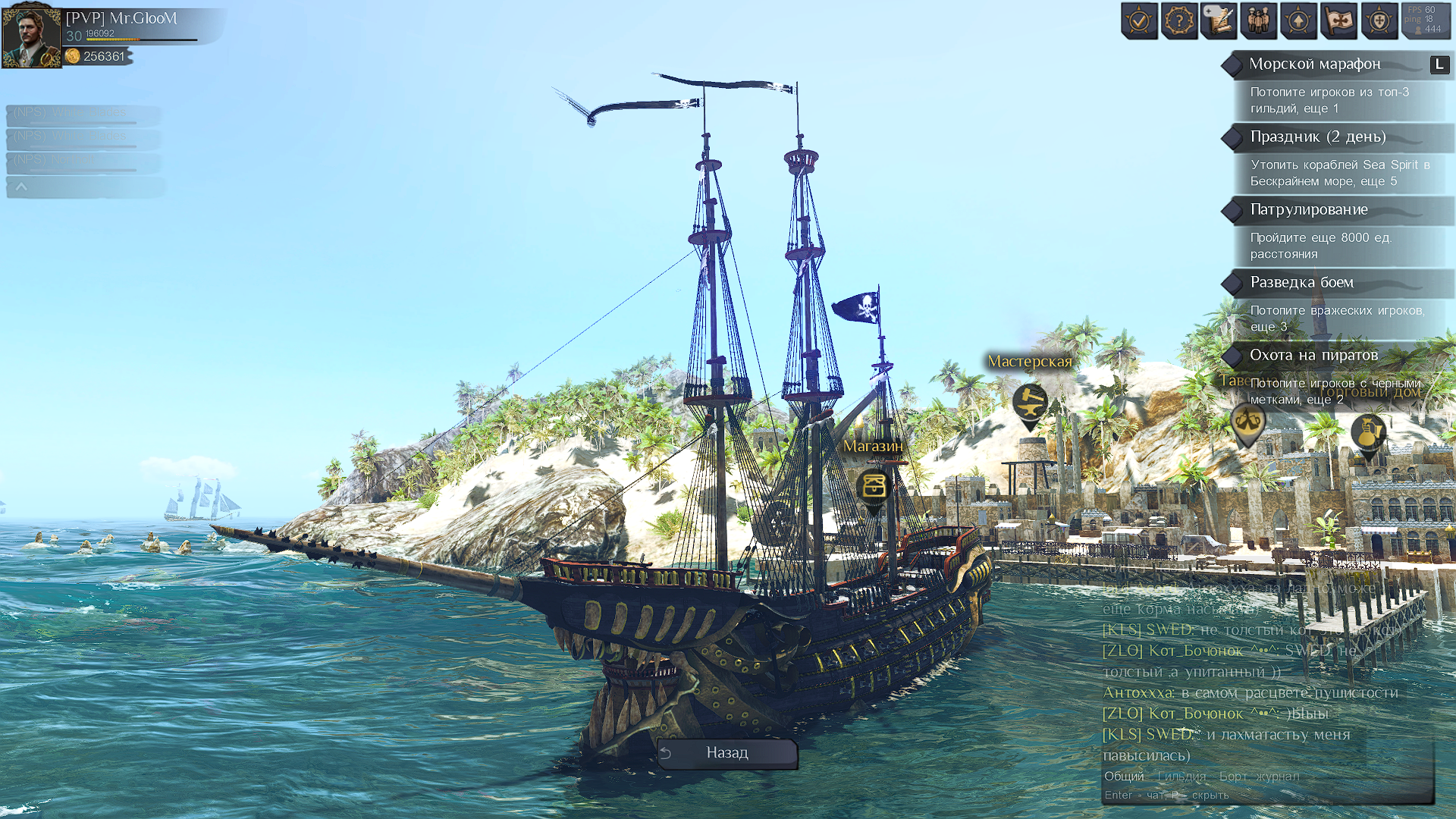Open the Mr.GlooM player portrait
This screenshot has width=1456, height=819.
(x=31, y=36)
